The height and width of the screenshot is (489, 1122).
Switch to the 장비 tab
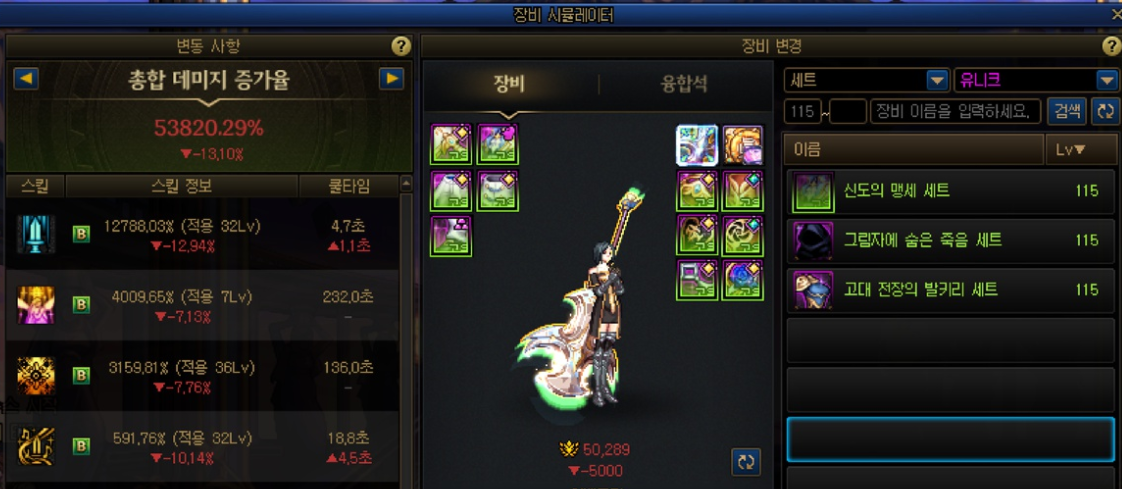click(509, 83)
